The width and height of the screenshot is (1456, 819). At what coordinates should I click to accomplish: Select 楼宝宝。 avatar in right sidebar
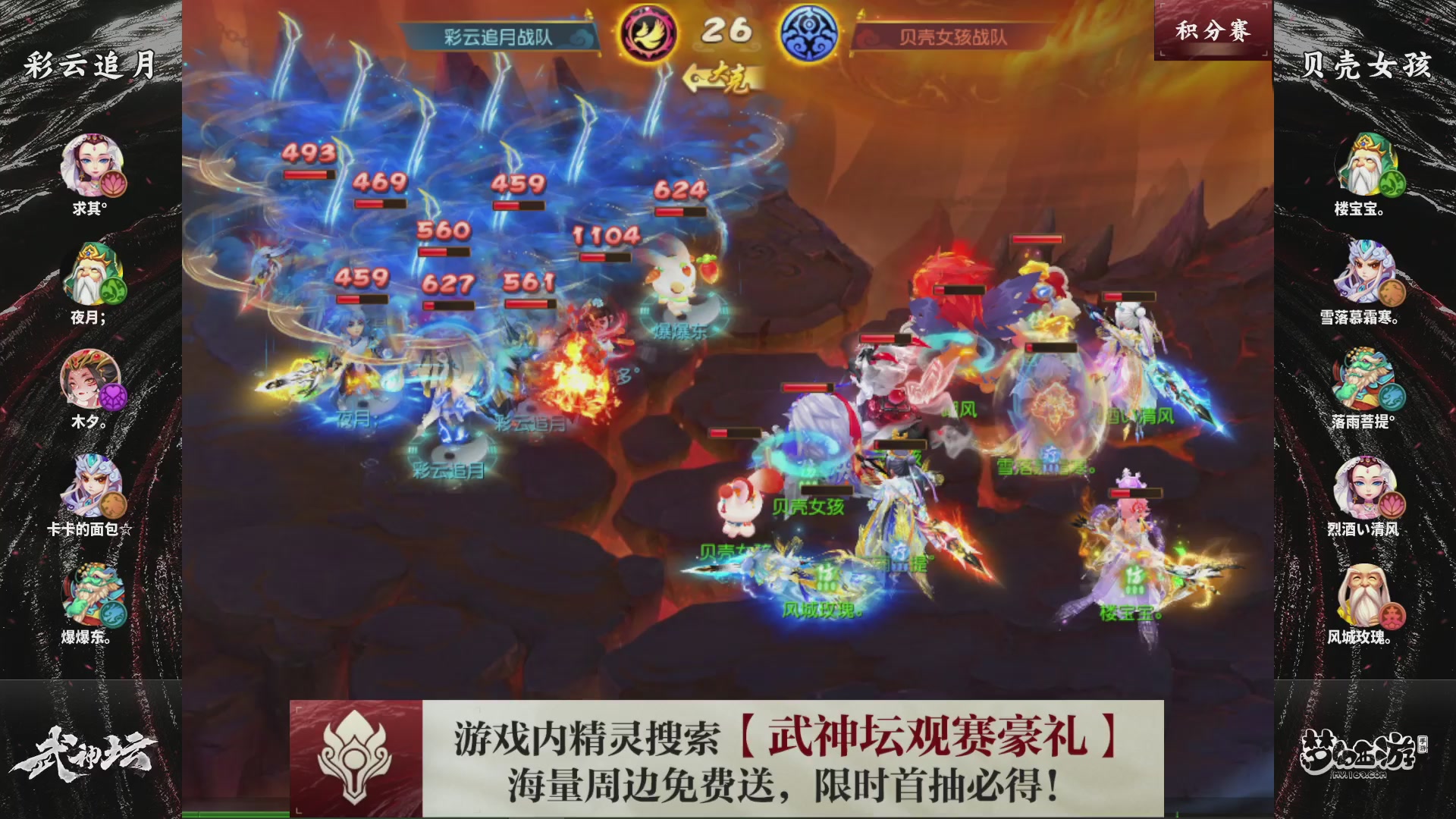tap(1365, 161)
